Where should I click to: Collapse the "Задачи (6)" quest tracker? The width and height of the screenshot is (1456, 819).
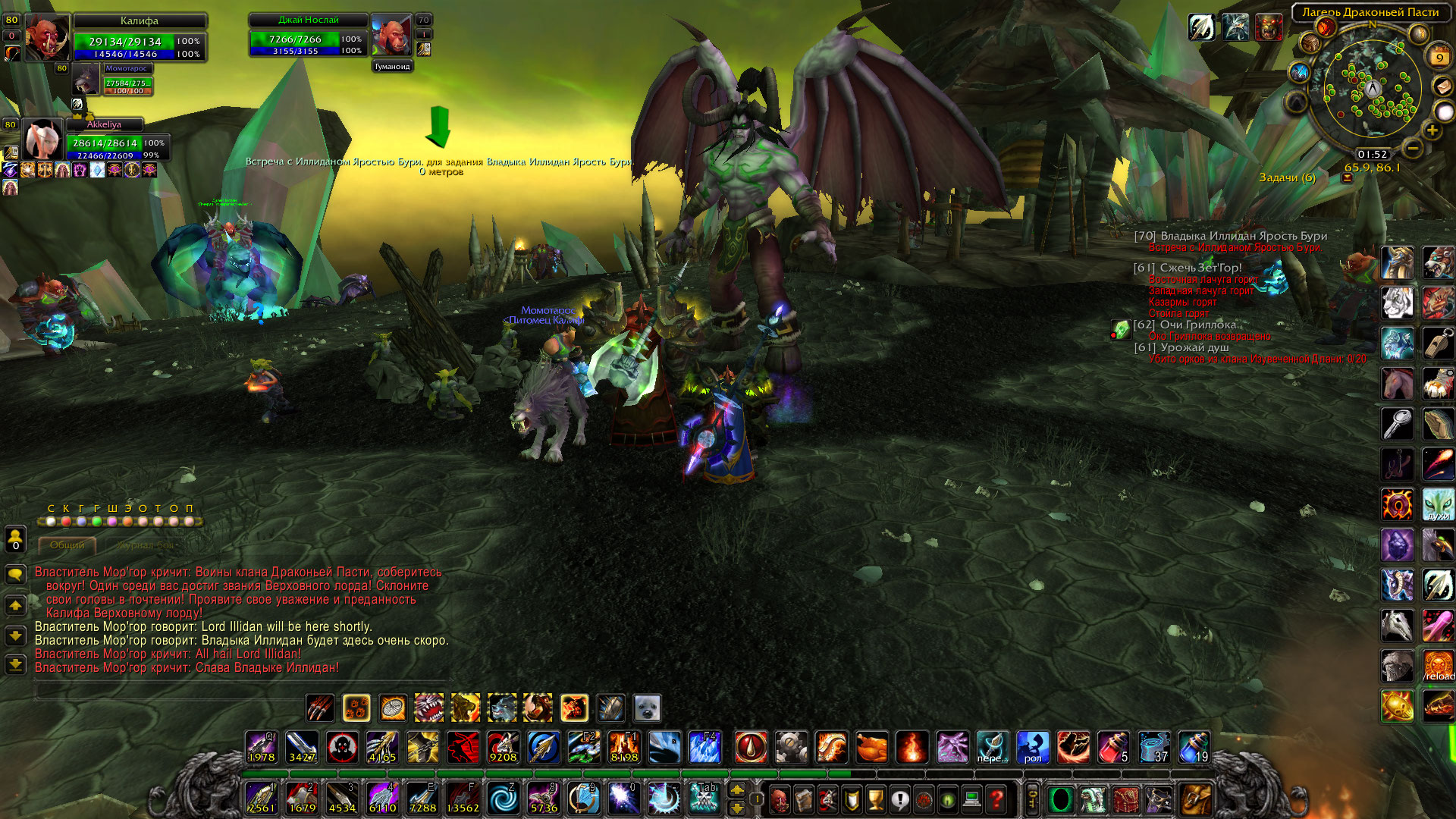click(x=1348, y=178)
